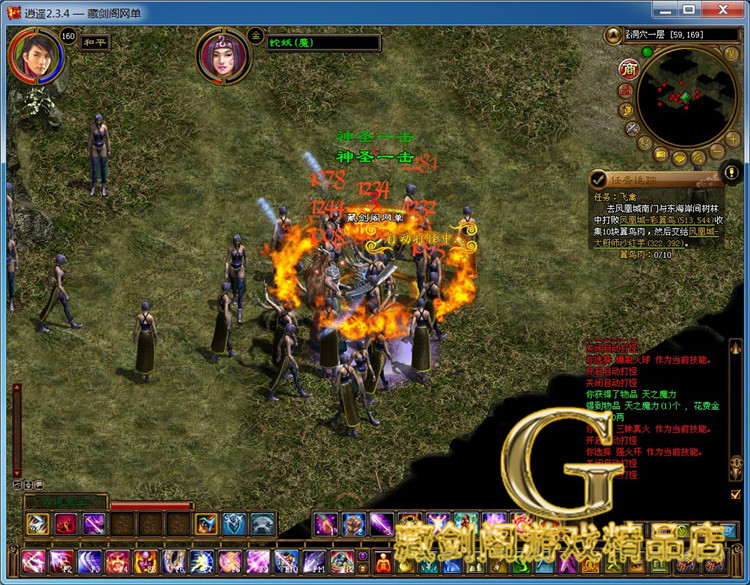Open the mail envelope icon
The image size is (750, 585).
(659, 155)
